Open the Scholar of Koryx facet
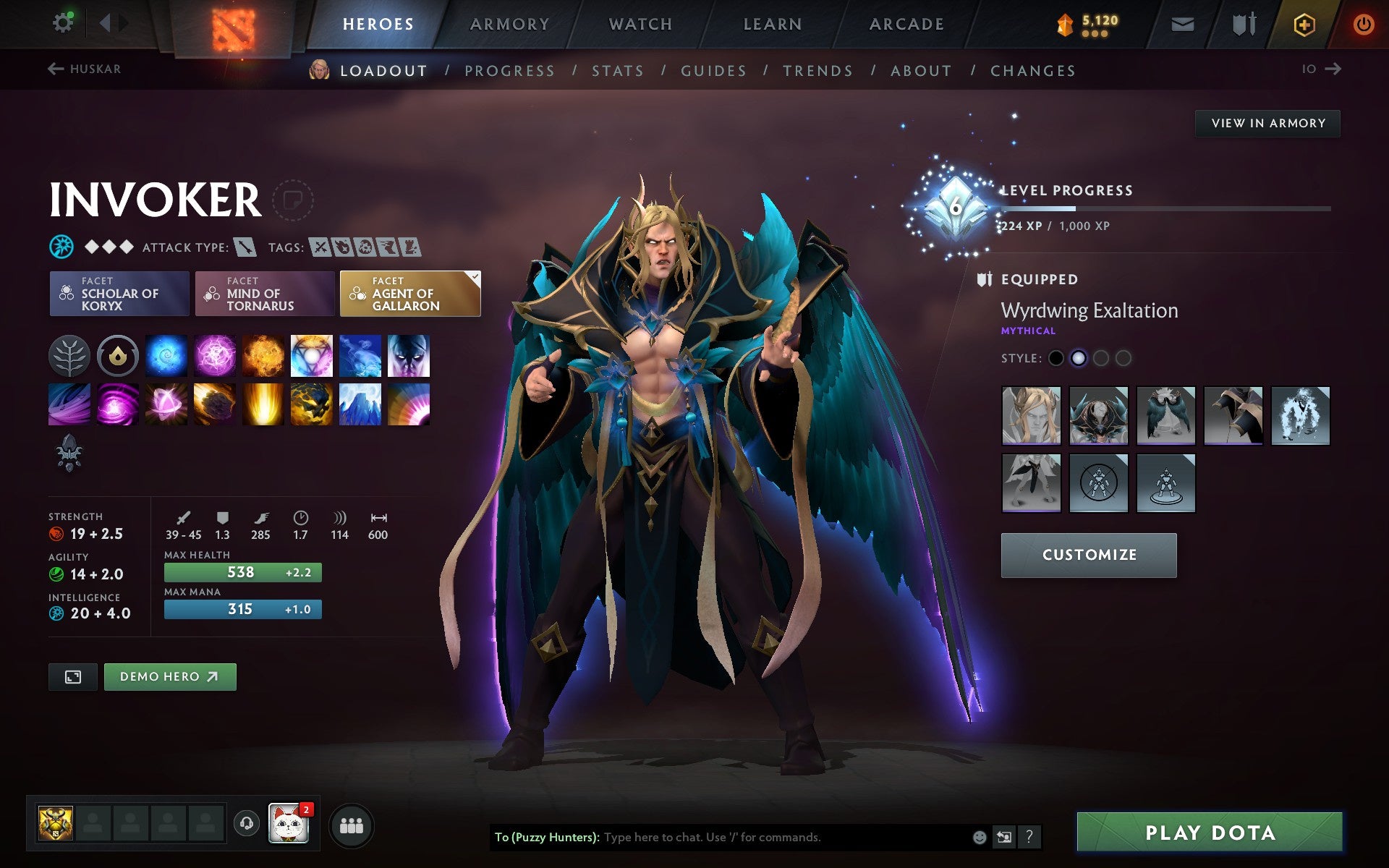 pos(118,294)
